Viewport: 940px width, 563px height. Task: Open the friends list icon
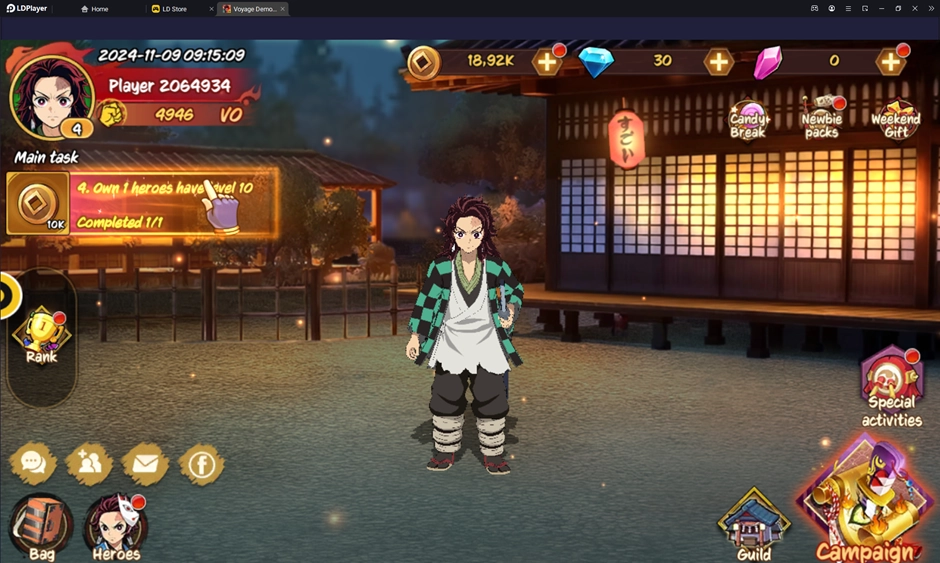[89, 463]
